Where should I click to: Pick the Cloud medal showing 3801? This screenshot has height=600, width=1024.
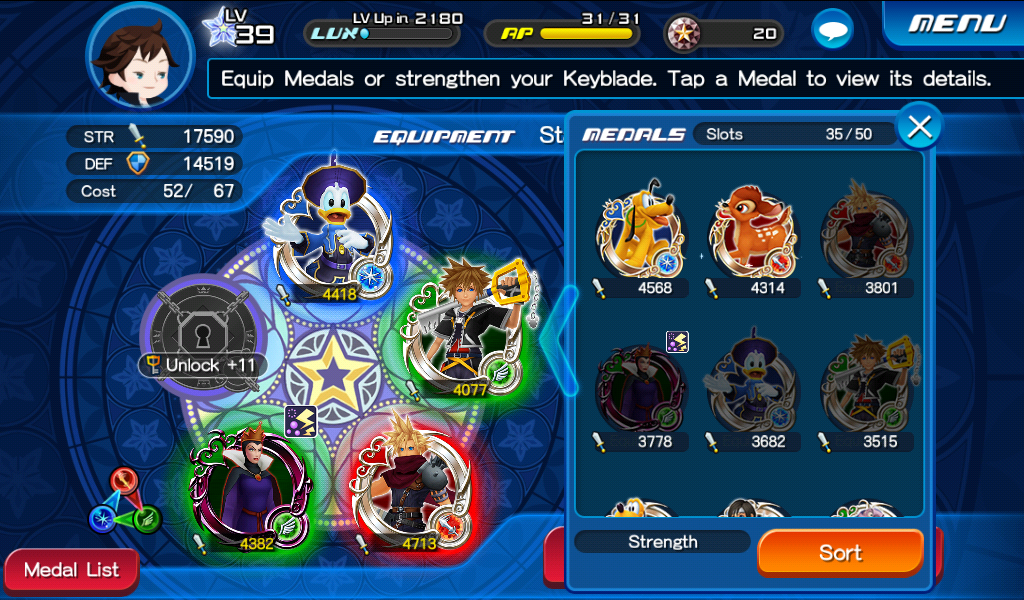866,237
